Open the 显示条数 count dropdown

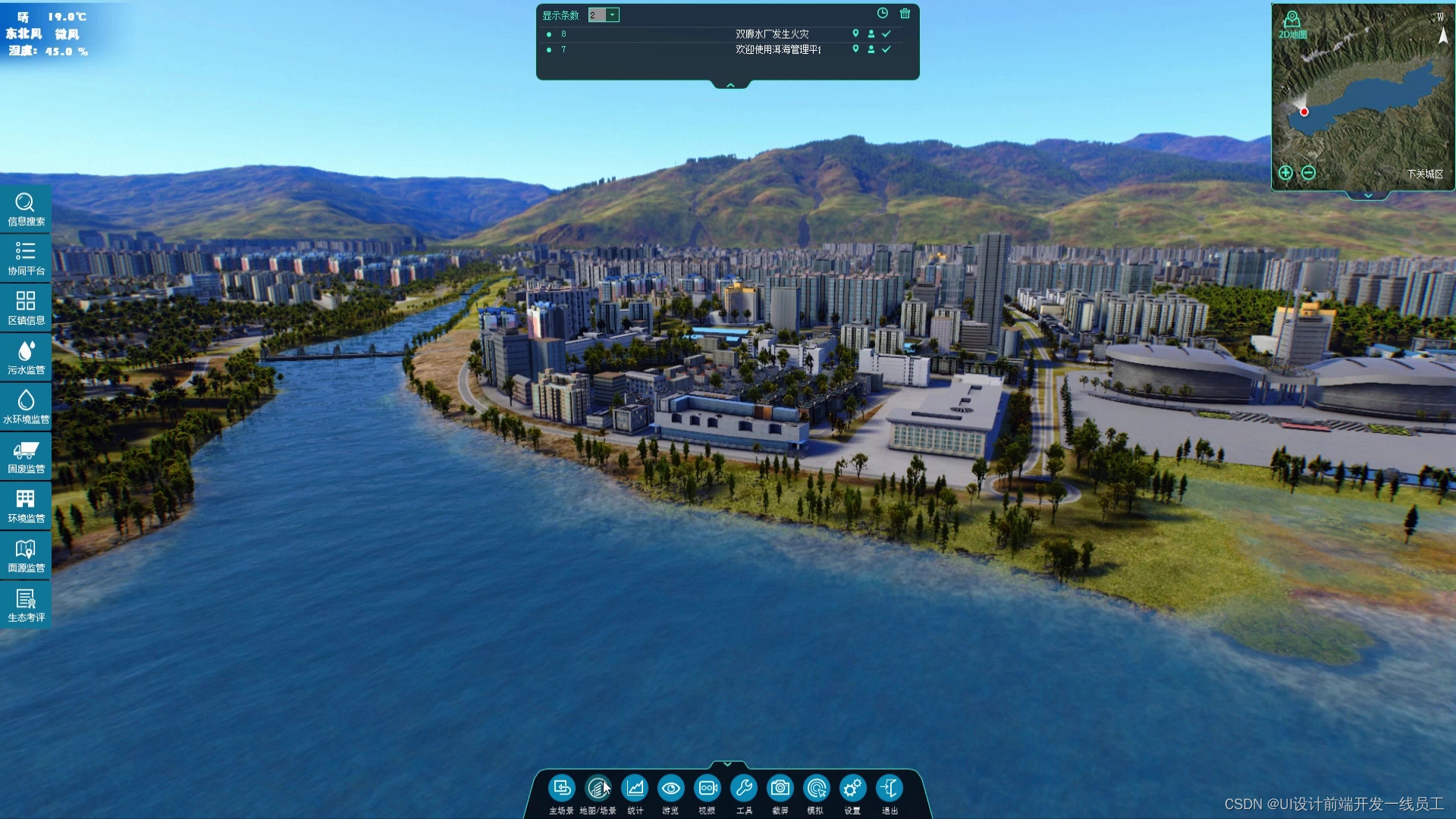(x=612, y=15)
